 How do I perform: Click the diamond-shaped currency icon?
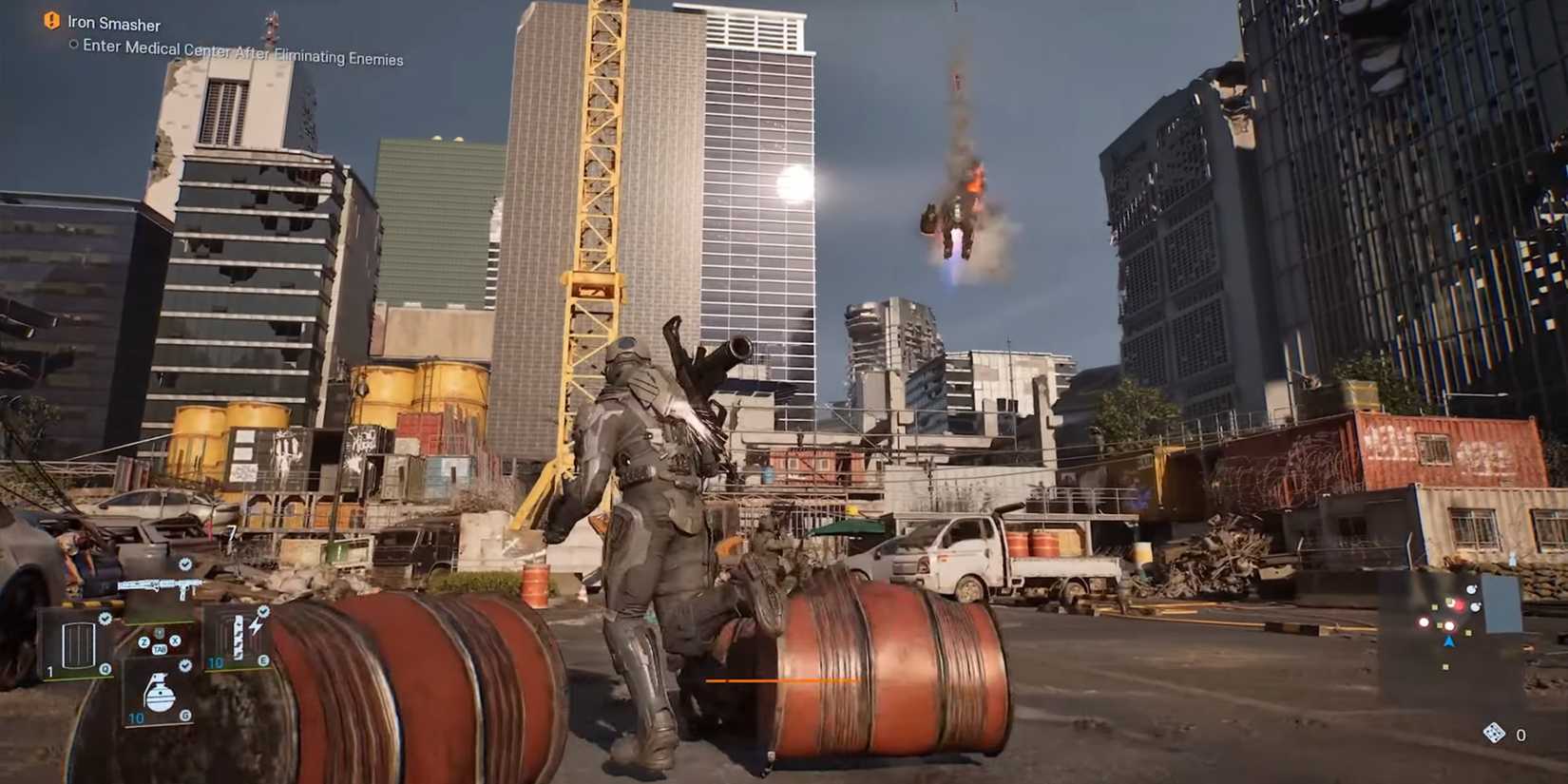(1494, 733)
